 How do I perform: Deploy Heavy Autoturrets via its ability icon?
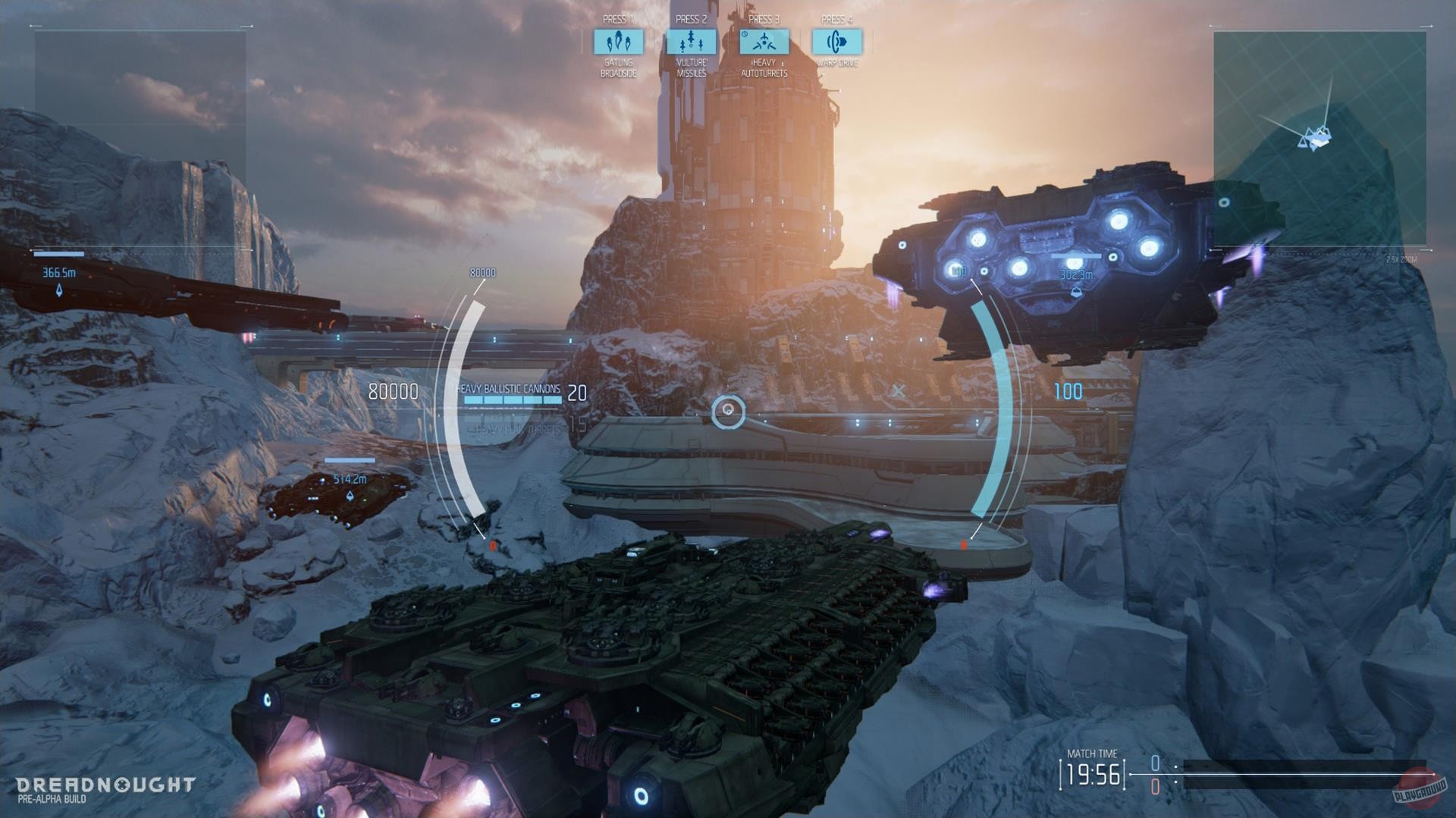coord(766,43)
